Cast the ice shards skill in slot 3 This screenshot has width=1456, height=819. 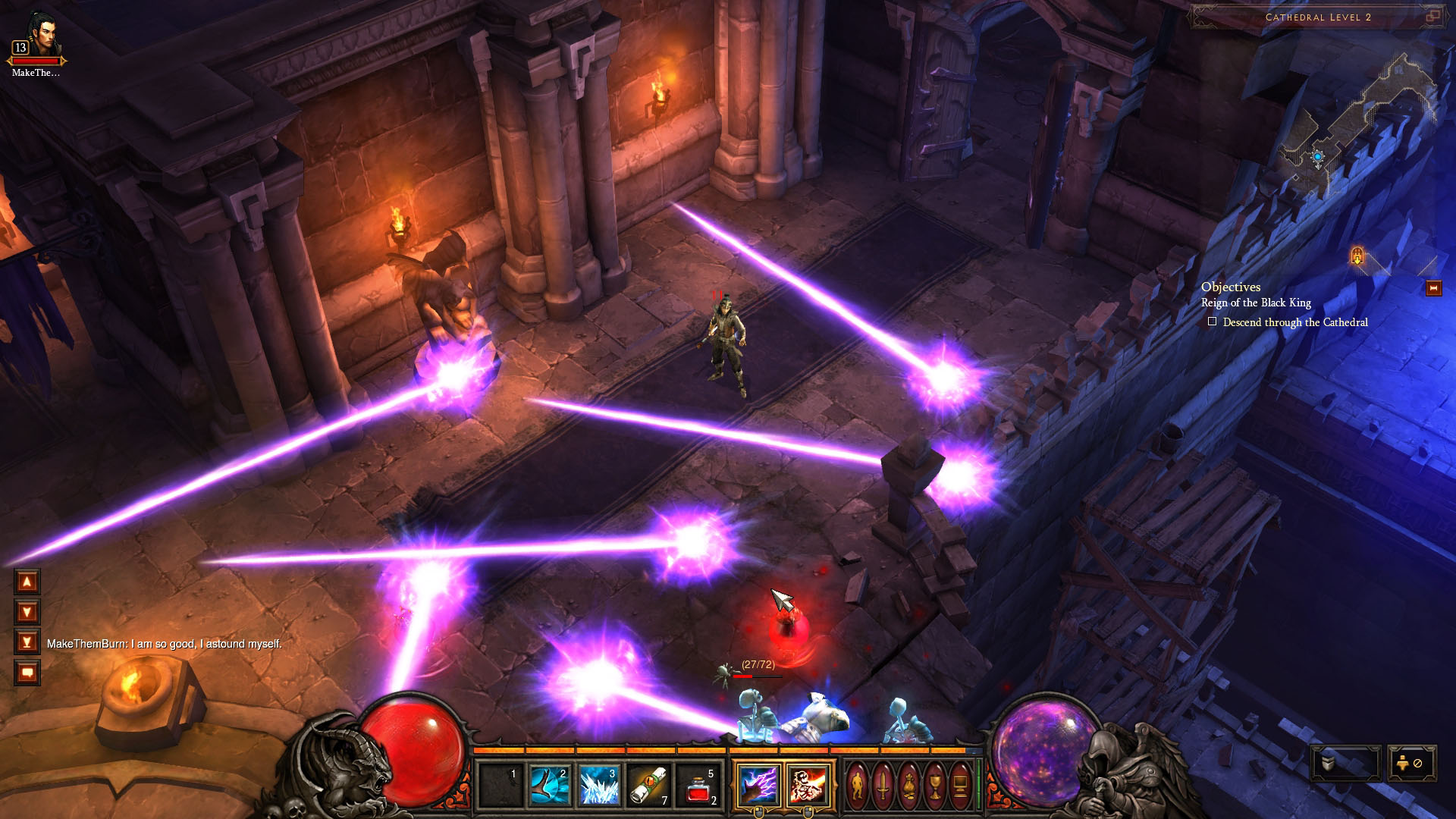coord(598,786)
